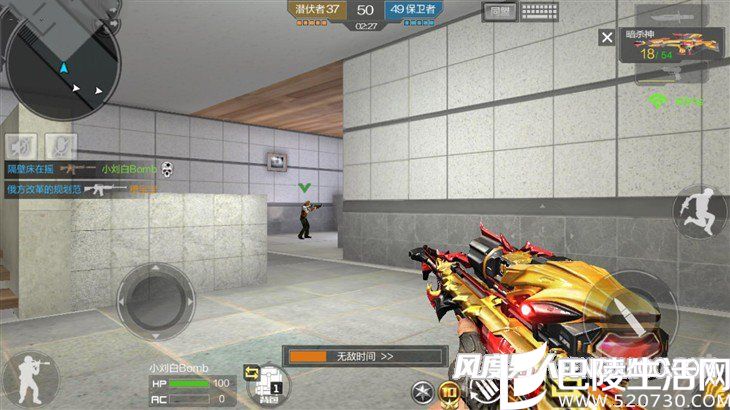Tap the virtual movement joystick
The width and height of the screenshot is (730, 410).
coord(155,296)
